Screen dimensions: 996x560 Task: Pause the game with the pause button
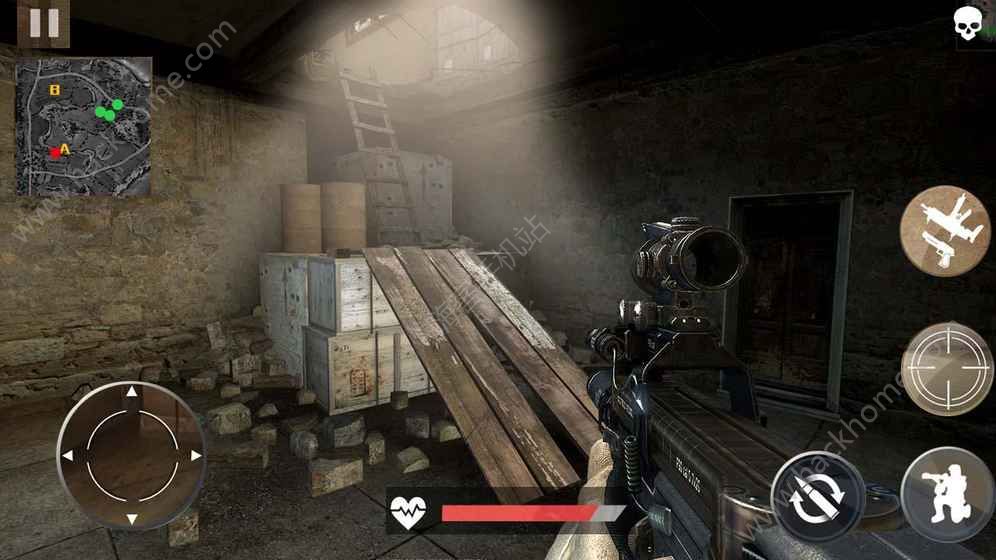[x=44, y=22]
